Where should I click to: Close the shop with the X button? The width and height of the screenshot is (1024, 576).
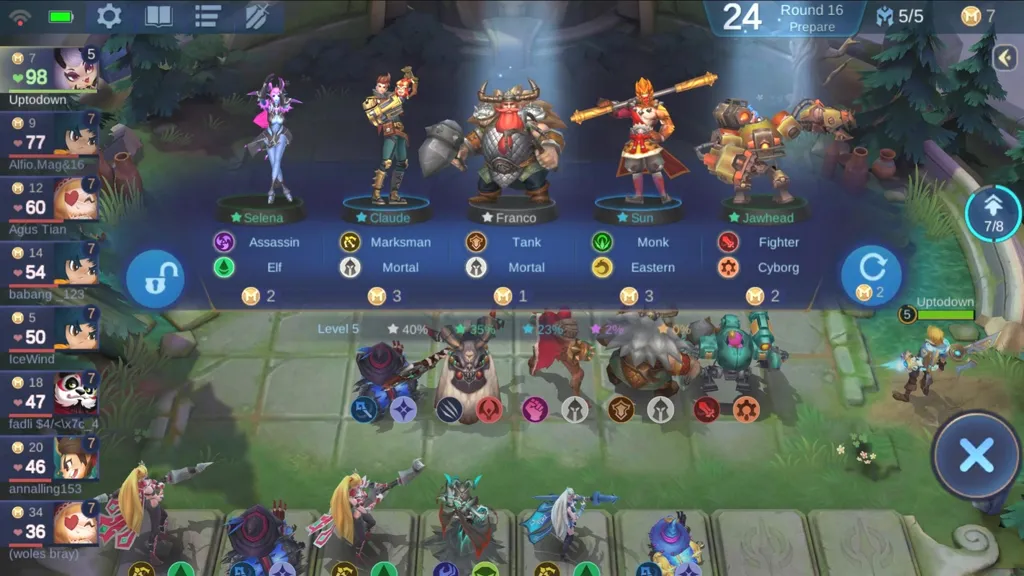[975, 456]
